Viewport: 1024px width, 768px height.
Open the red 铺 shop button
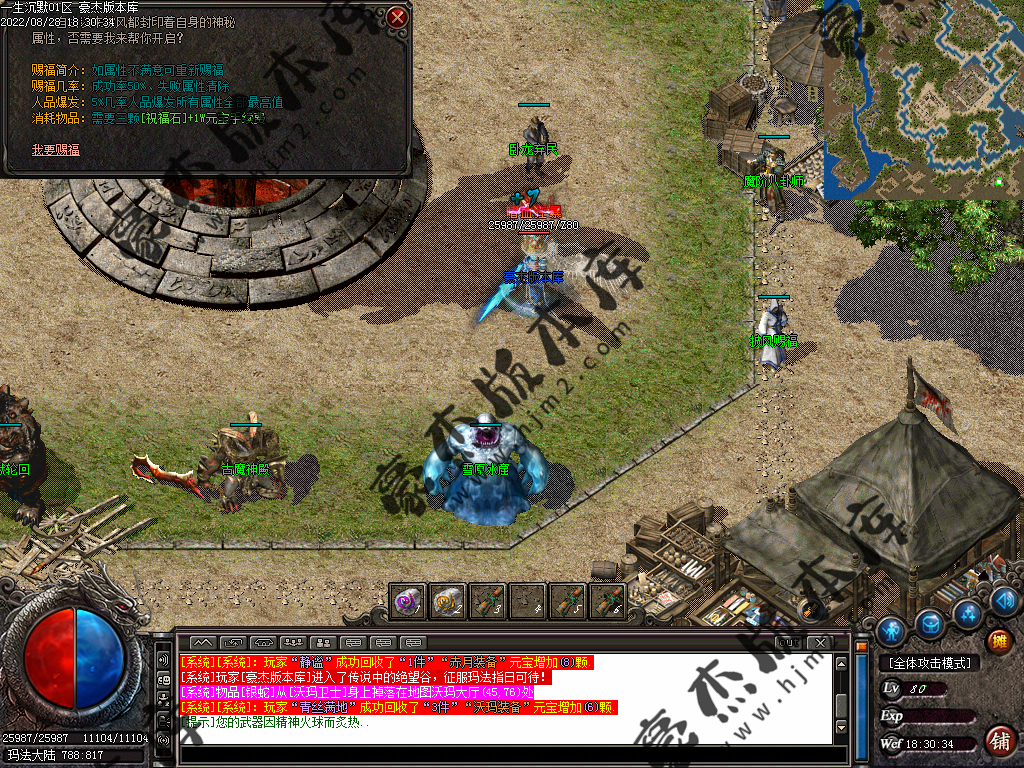click(x=998, y=741)
